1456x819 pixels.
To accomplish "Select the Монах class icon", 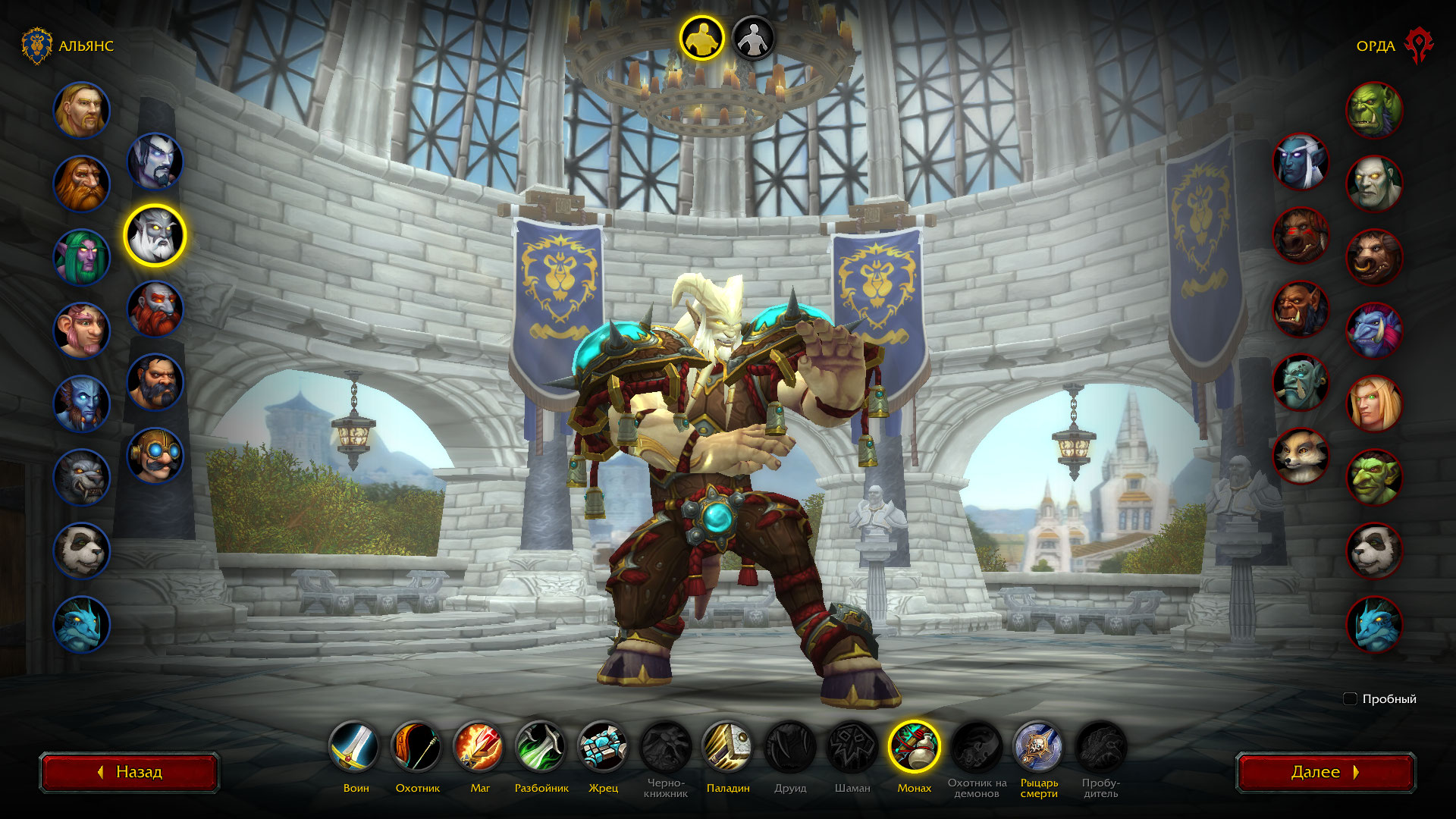I will point(914,747).
